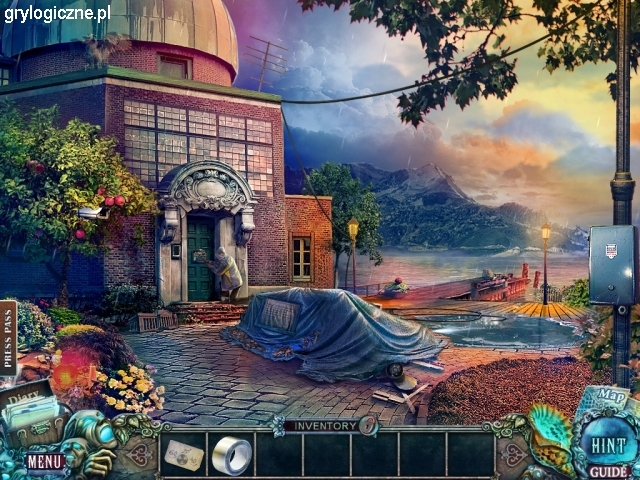Toggle the inventory lock icon
The image size is (640, 480).
pyautogui.click(x=368, y=425)
